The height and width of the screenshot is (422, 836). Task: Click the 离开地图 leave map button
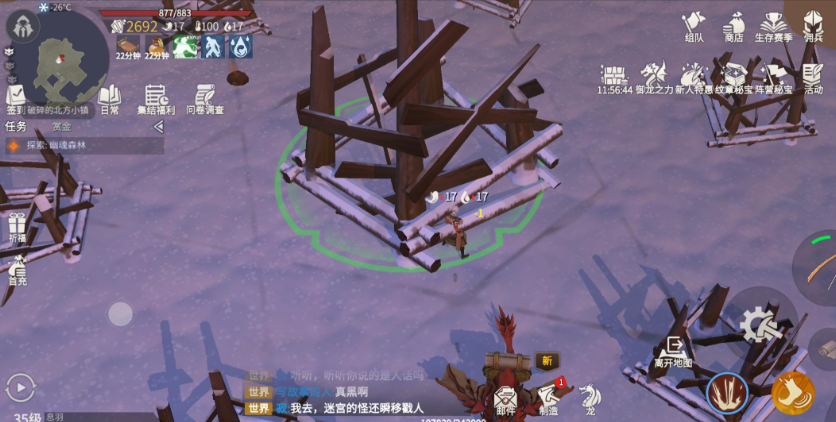point(673,350)
